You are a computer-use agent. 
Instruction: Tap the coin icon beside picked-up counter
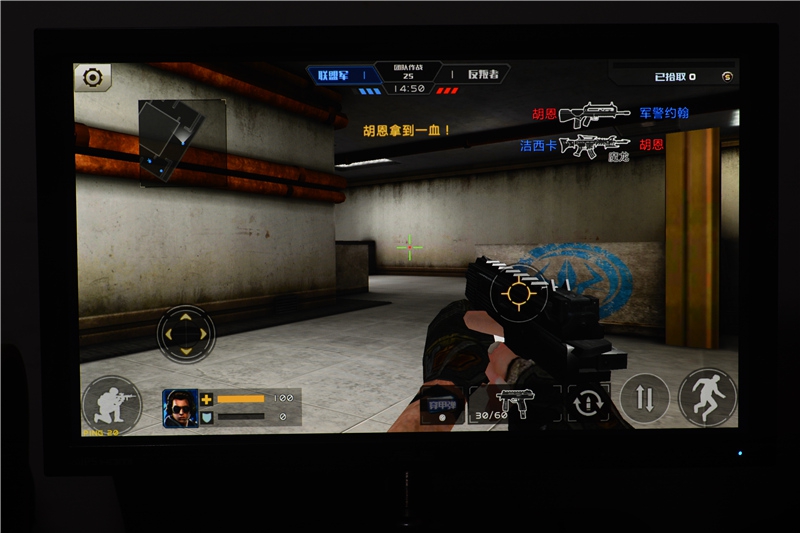coord(727,76)
